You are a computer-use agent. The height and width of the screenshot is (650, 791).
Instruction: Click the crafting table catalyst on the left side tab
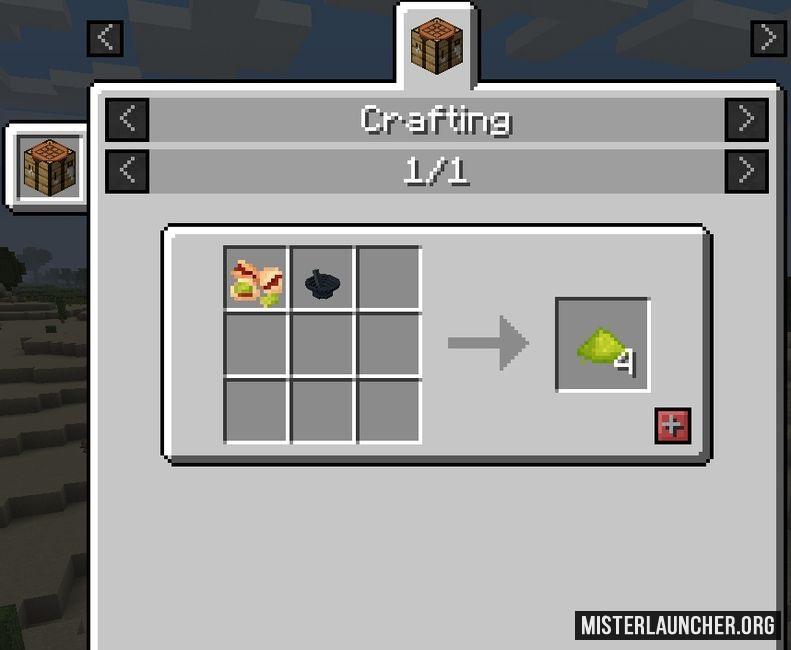pyautogui.click(x=50, y=167)
